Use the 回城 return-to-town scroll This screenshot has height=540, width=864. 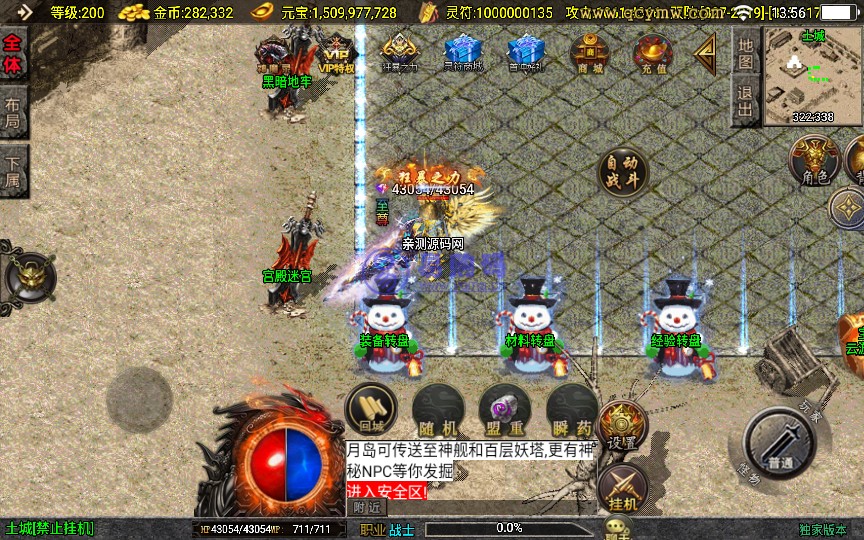(x=371, y=411)
